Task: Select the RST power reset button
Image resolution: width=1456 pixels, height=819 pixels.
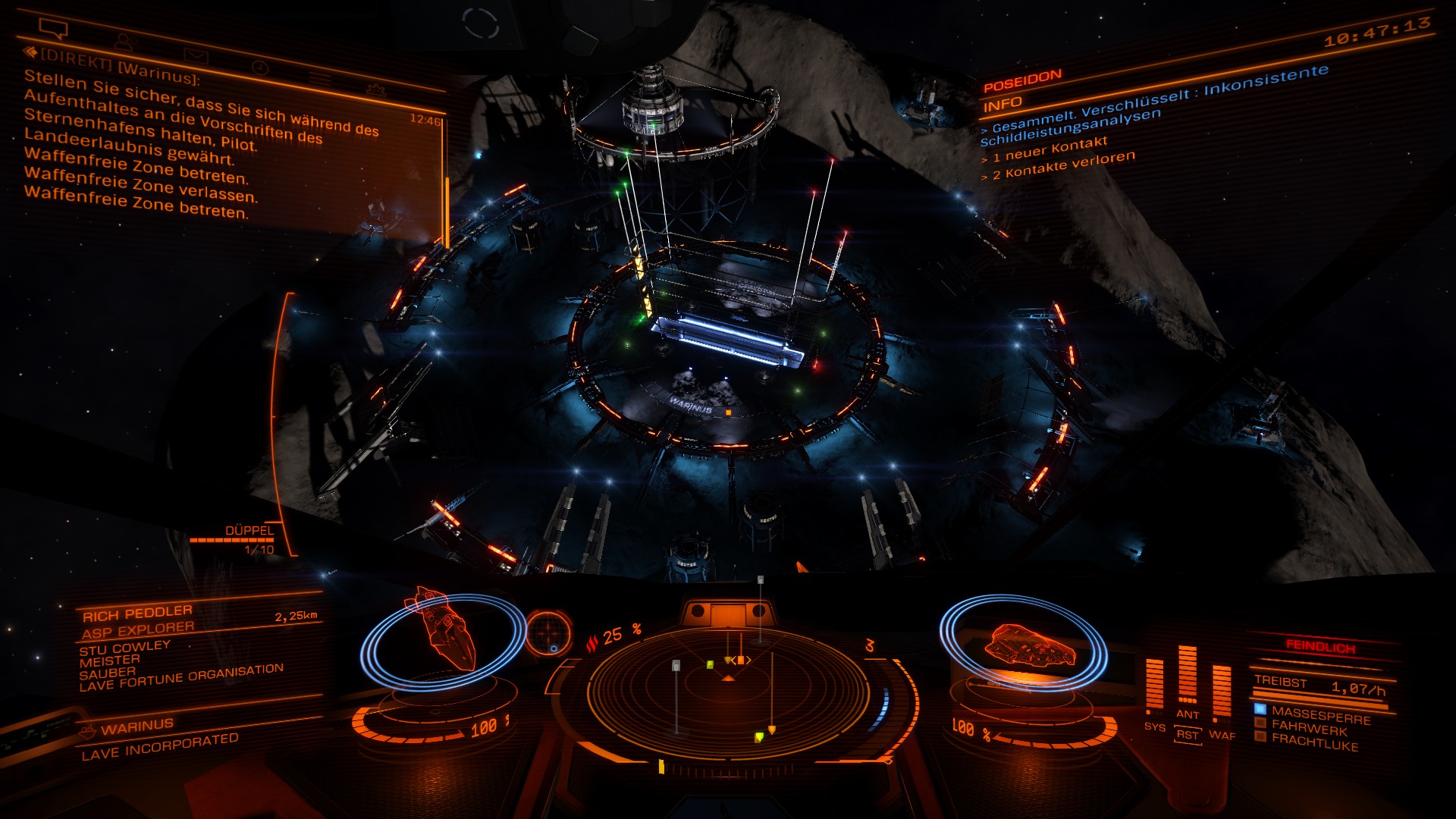Action: pyautogui.click(x=1188, y=734)
